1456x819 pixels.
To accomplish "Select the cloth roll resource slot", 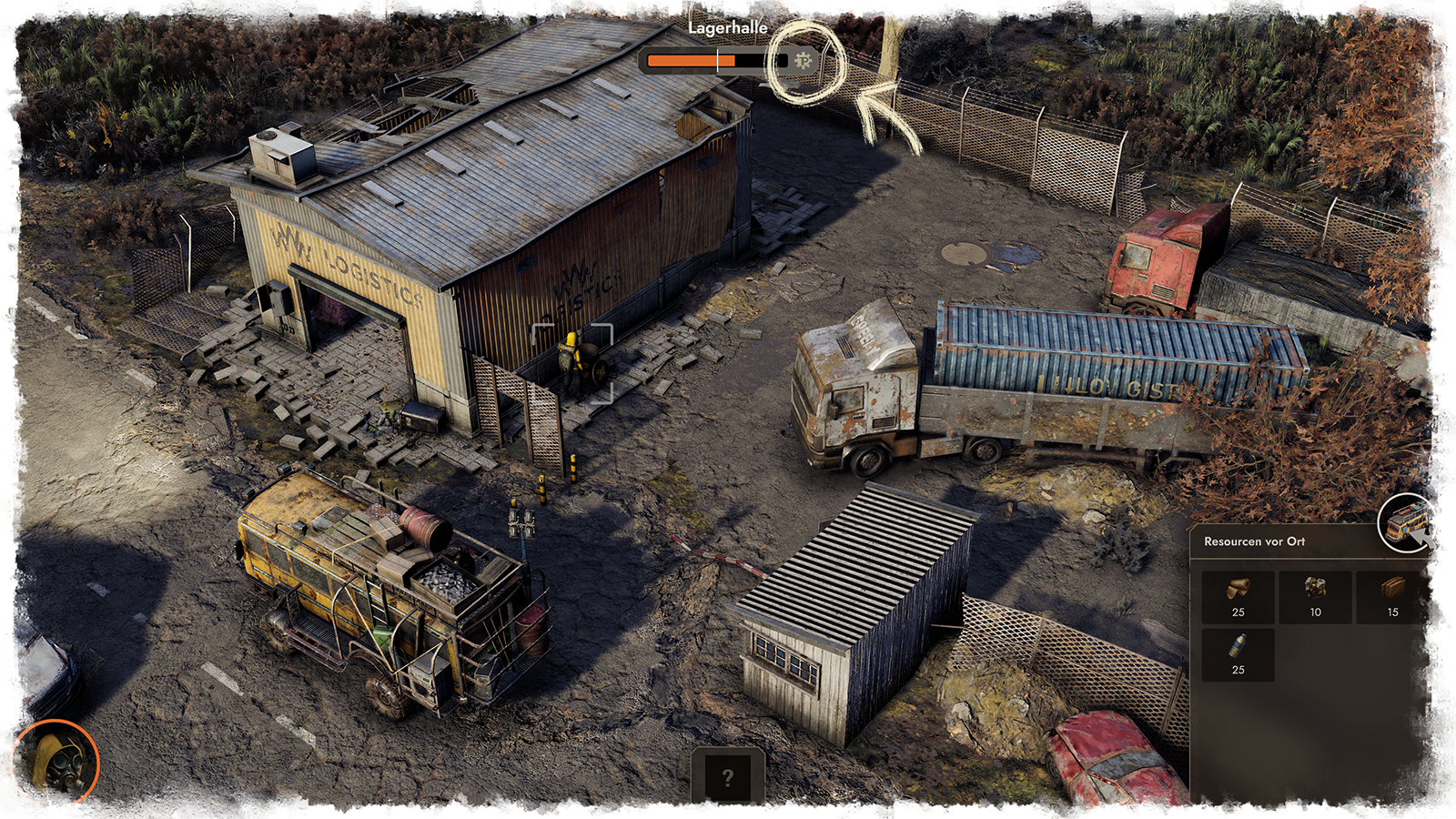I will click(1238, 596).
